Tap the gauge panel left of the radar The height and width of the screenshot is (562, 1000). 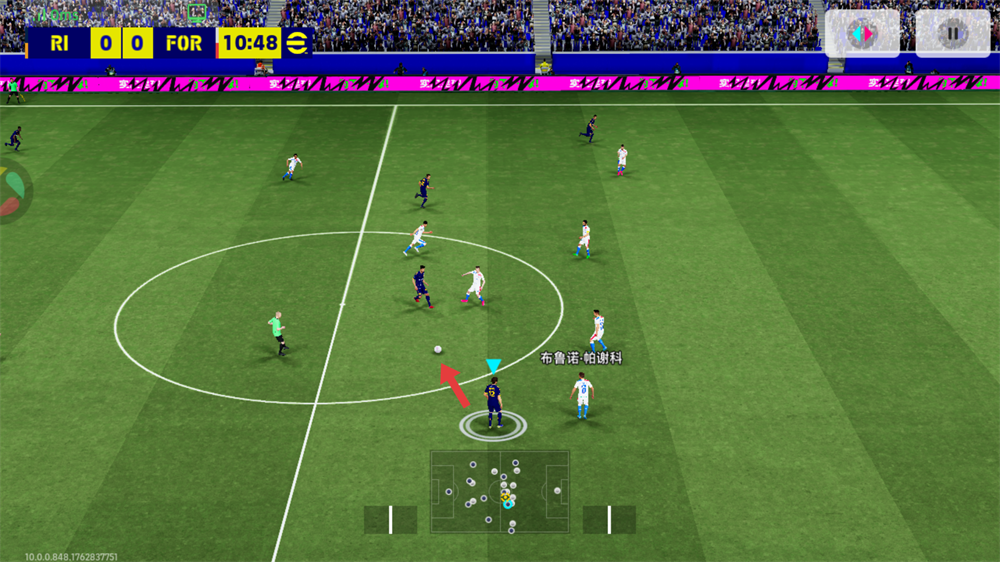pyautogui.click(x=390, y=519)
